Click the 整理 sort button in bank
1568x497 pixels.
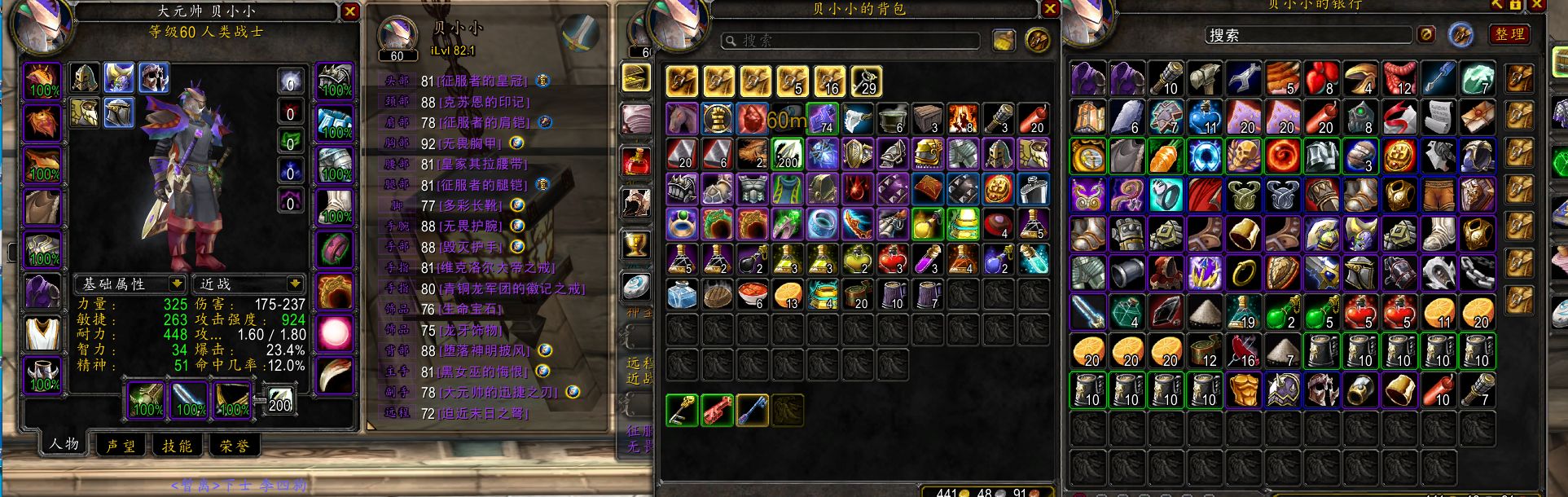(x=1509, y=34)
